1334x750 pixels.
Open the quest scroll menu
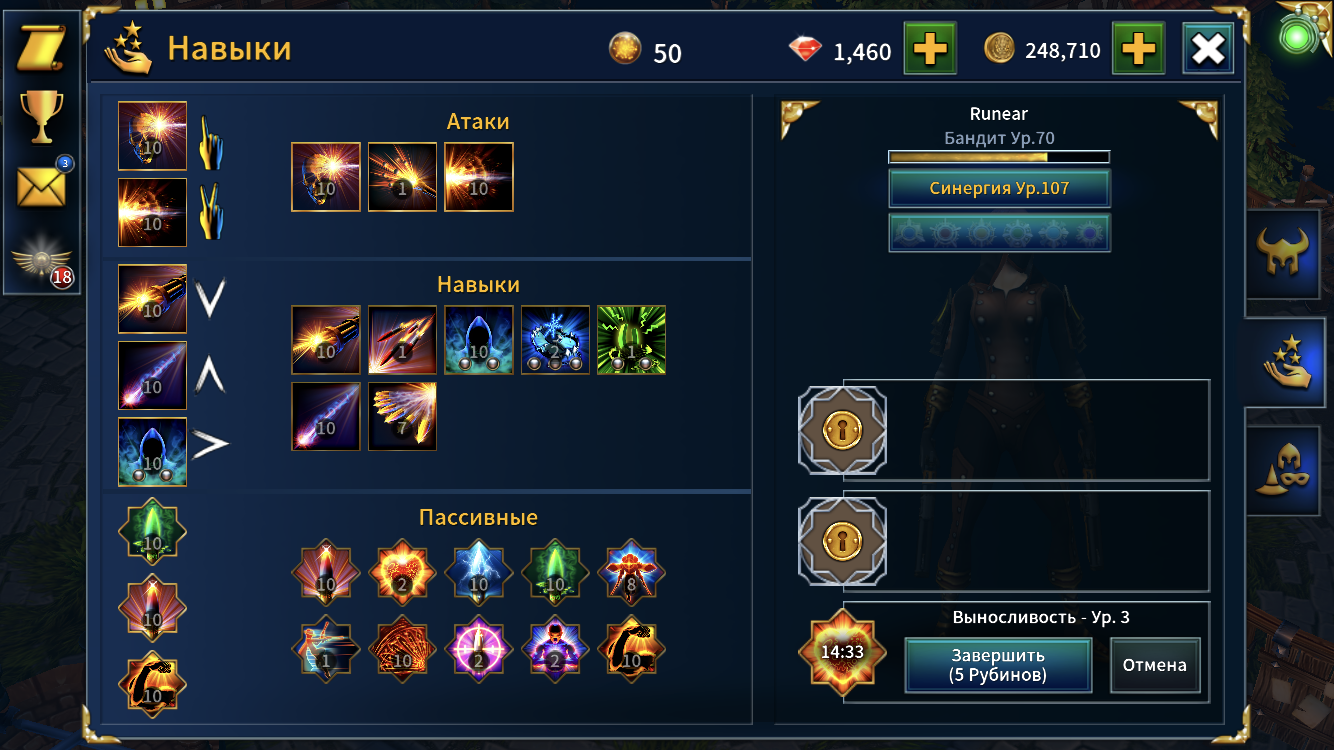41,49
